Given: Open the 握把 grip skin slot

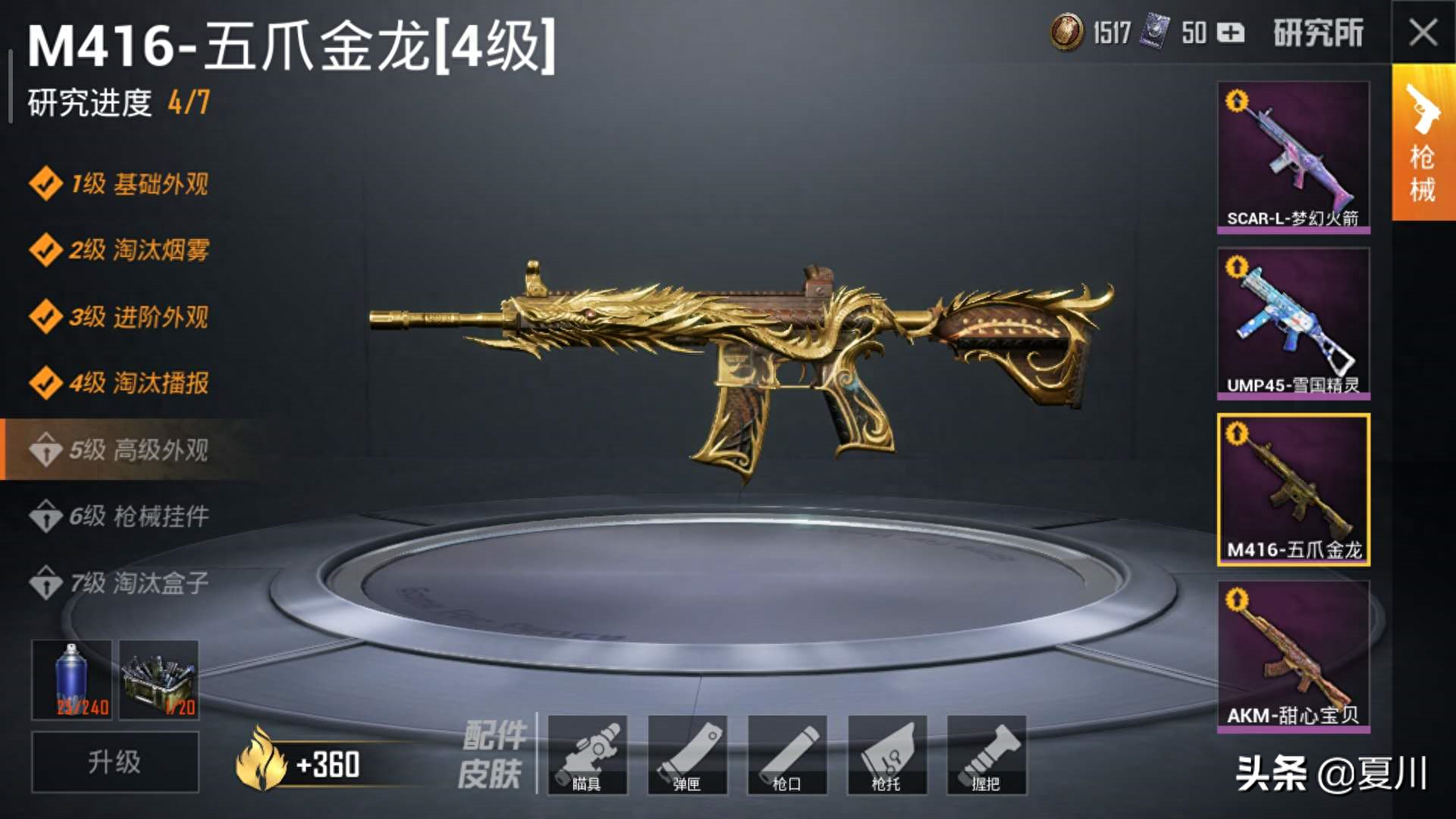Looking at the screenshot, I should (986, 756).
